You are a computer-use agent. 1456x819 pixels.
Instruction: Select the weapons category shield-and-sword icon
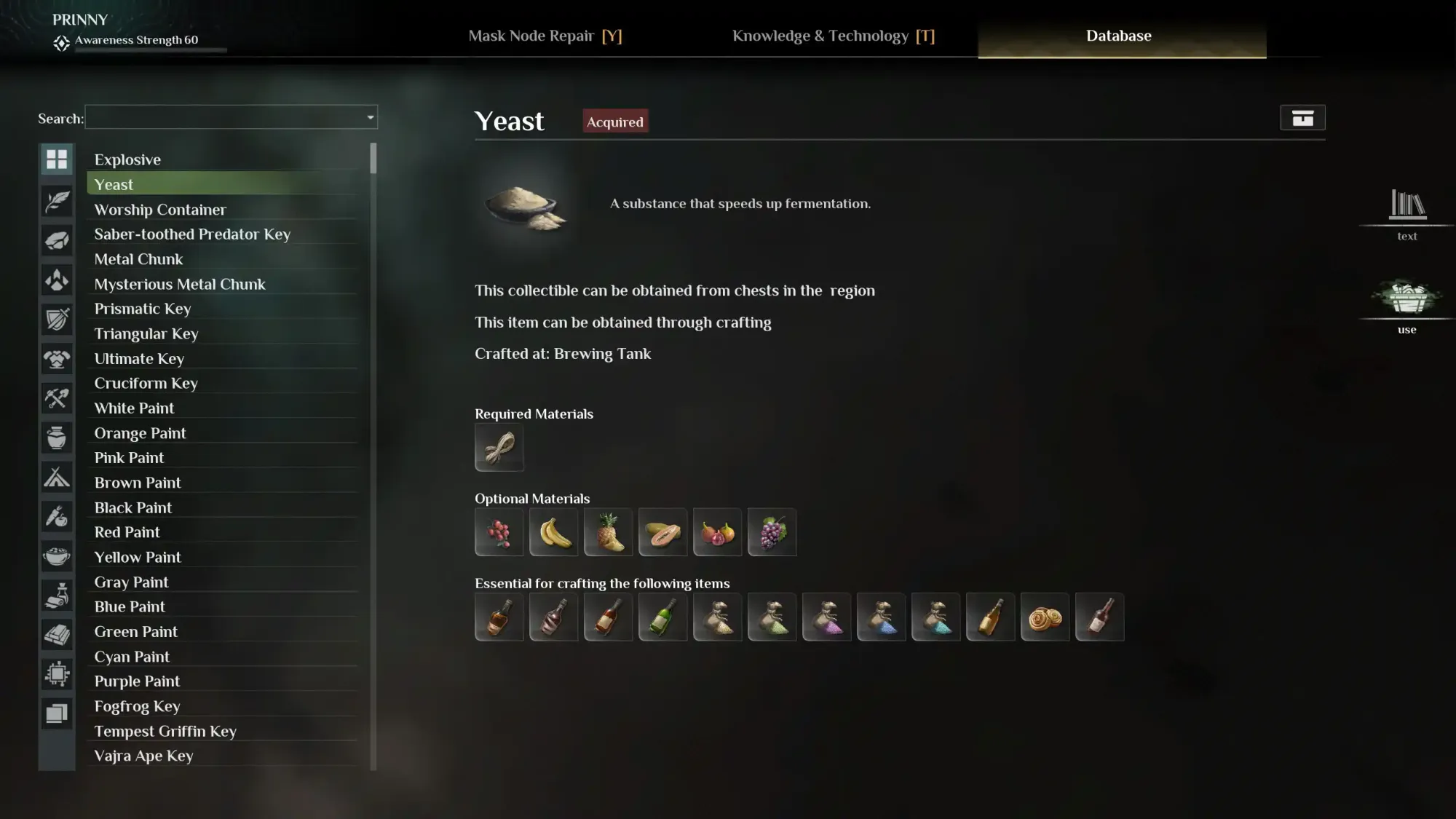coord(57,320)
